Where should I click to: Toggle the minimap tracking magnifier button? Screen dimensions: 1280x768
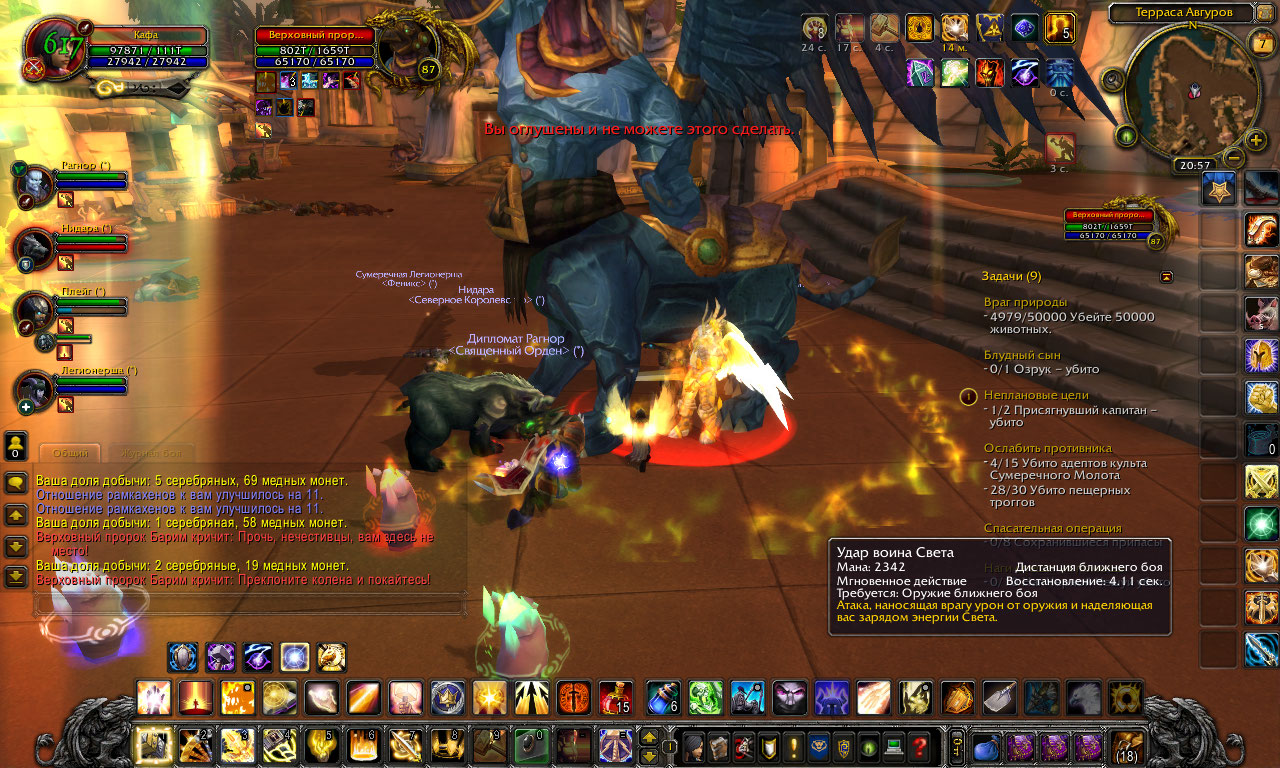pyautogui.click(x=1112, y=80)
